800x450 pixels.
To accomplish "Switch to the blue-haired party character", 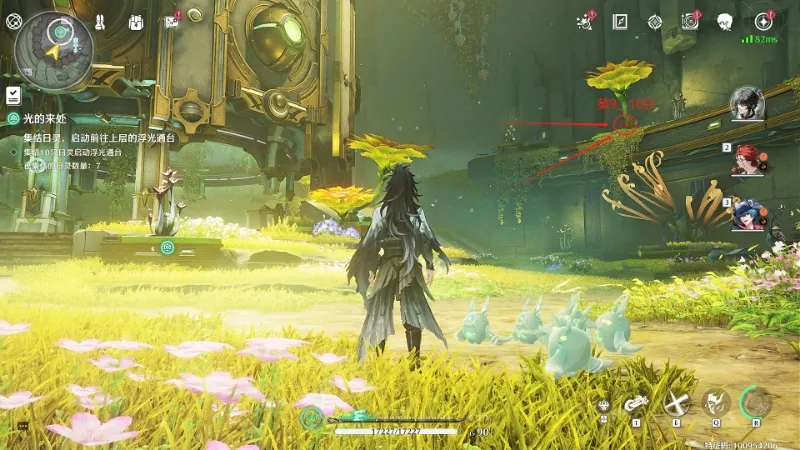I will [x=746, y=213].
